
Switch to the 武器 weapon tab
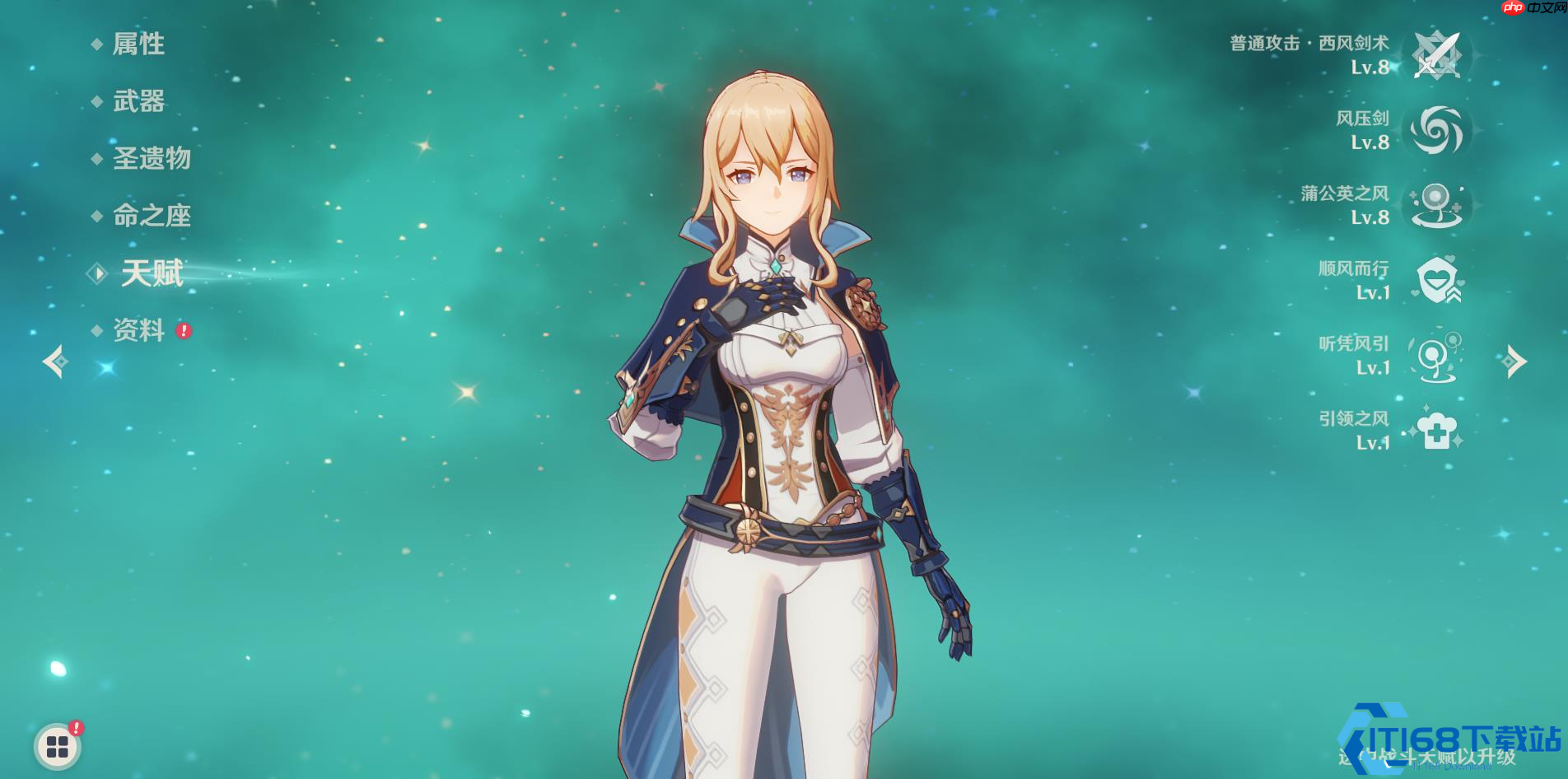138,101
